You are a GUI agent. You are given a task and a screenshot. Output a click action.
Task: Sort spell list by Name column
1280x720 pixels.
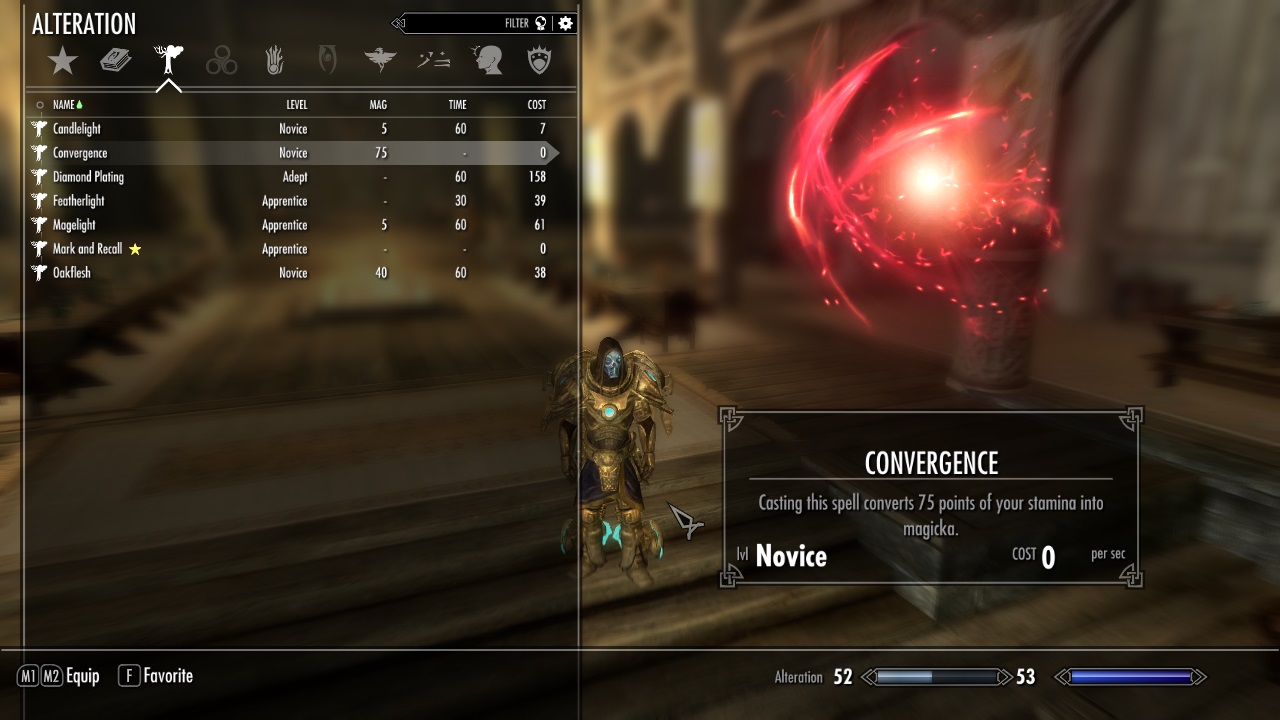(x=64, y=105)
